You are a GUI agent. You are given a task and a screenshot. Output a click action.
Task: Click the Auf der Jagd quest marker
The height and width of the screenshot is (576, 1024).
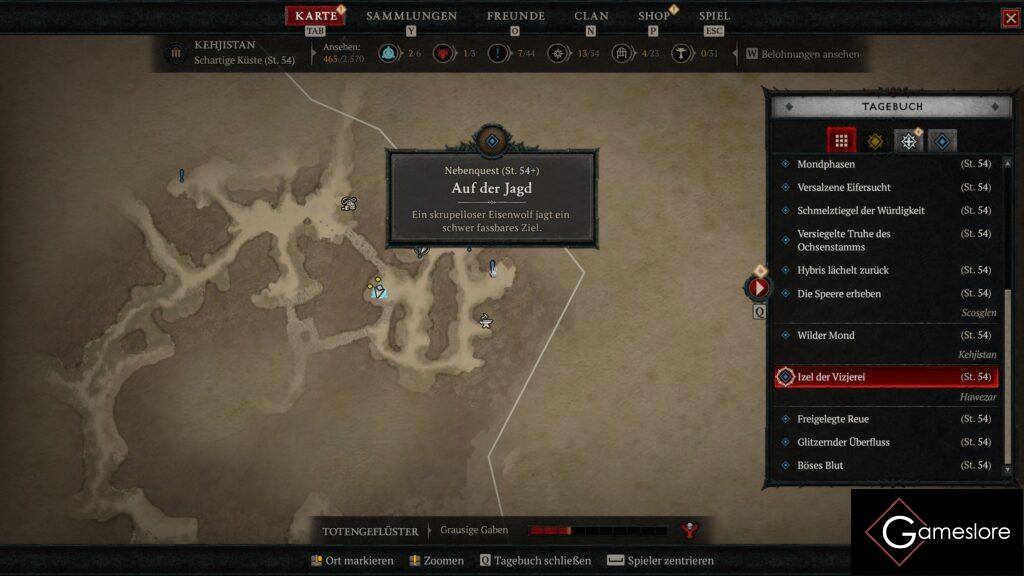492,142
